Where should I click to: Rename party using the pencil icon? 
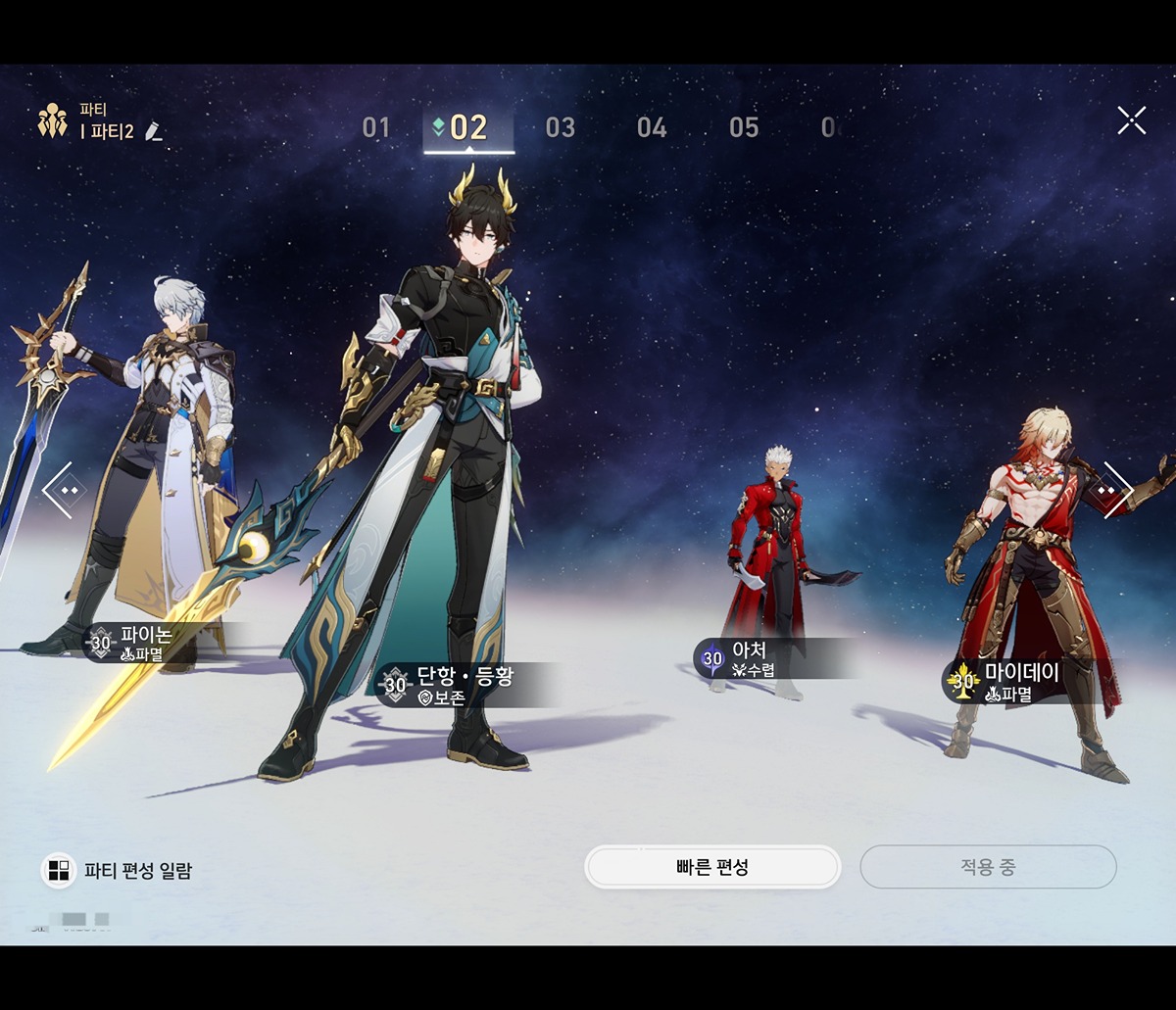point(153,131)
